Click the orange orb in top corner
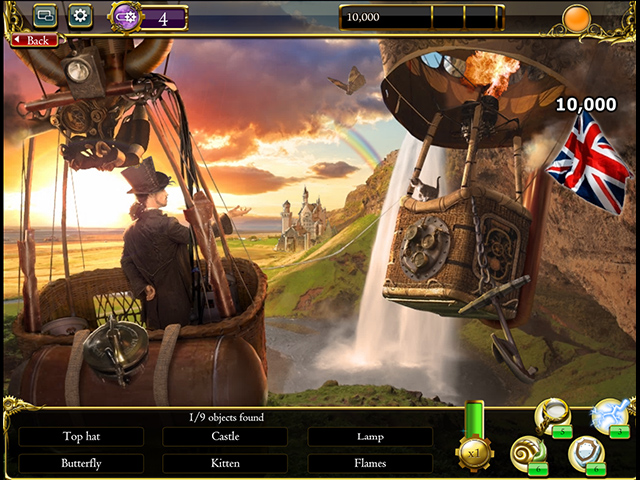Screen dimensions: 640x480 point(576,18)
